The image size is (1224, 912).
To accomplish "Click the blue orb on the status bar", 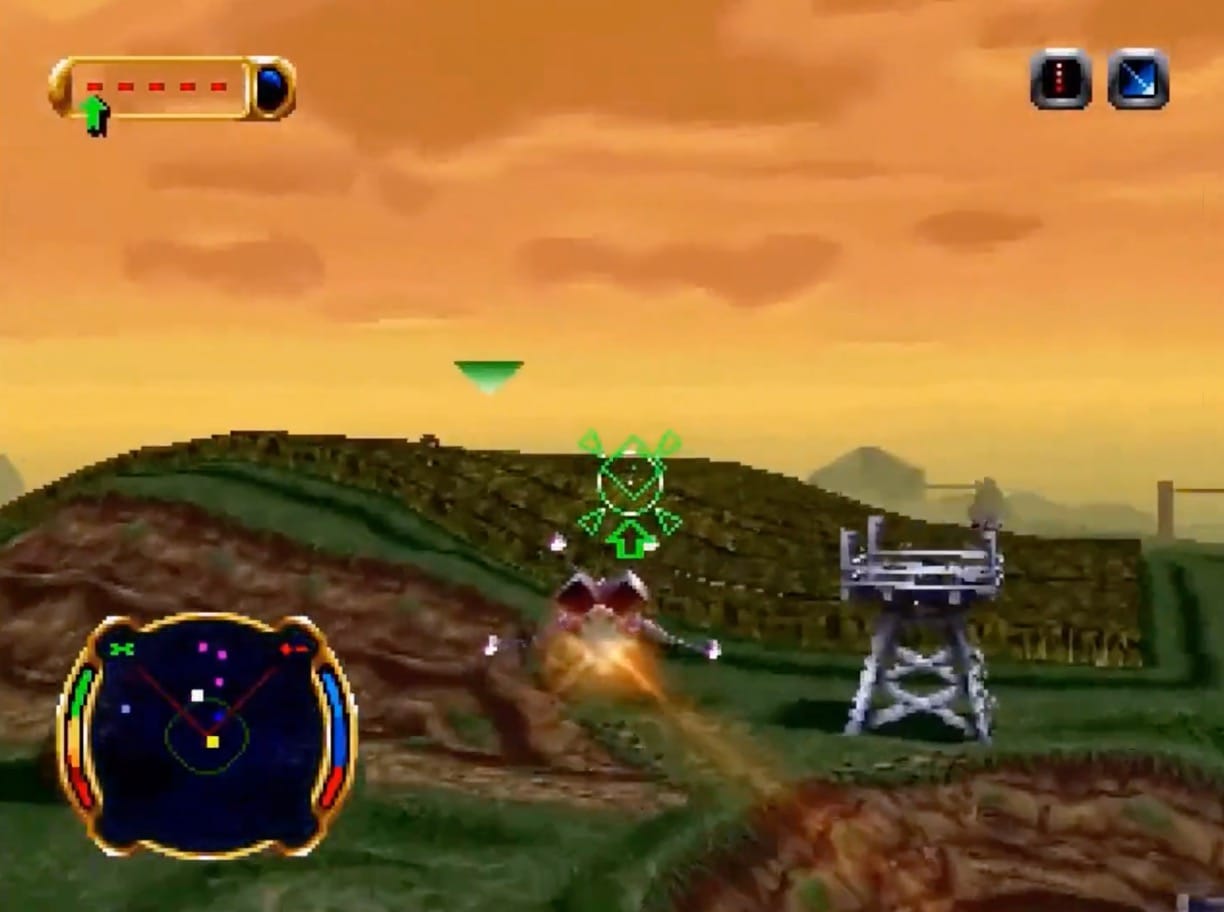I will 271,88.
